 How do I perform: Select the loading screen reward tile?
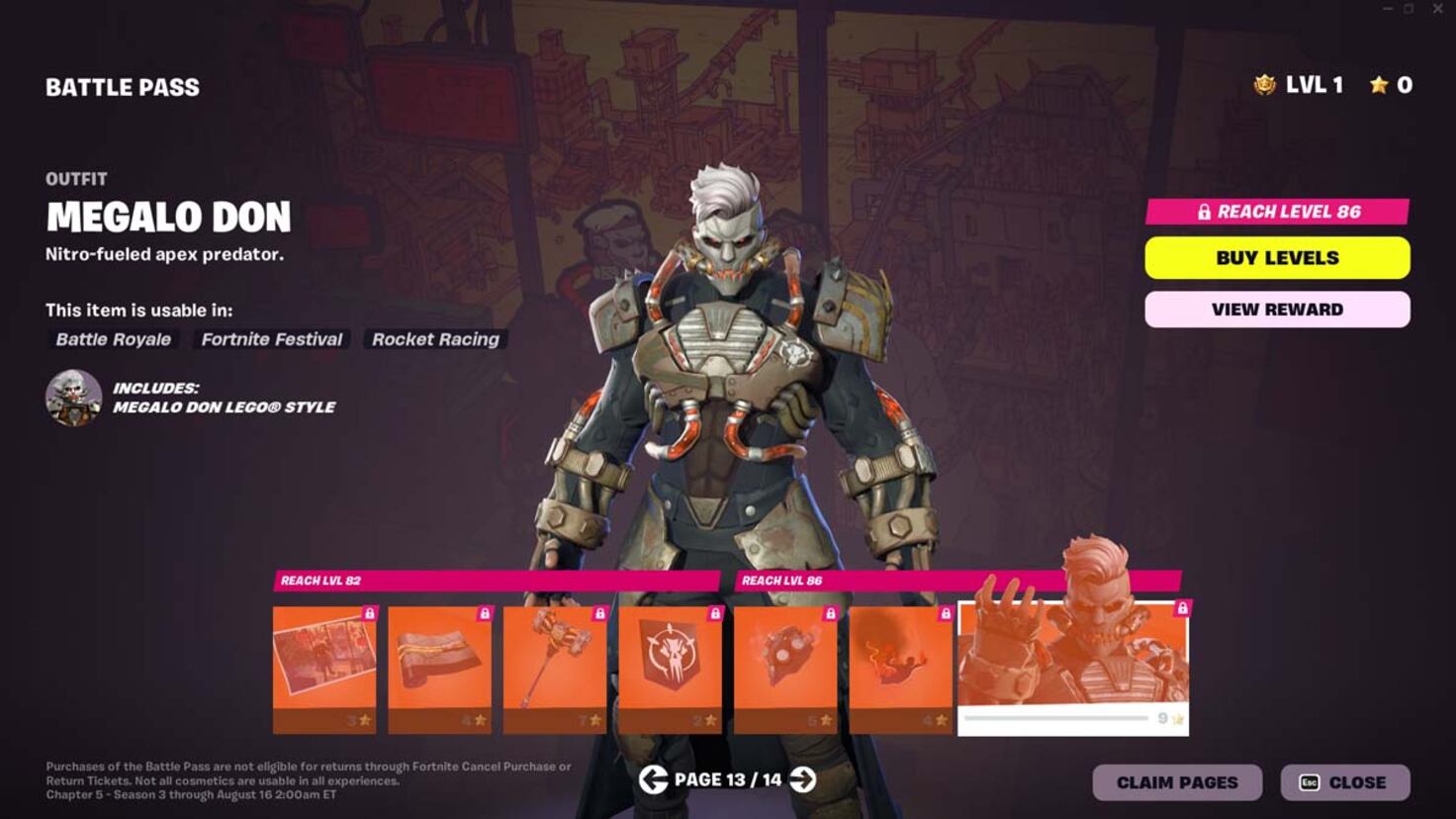click(x=326, y=663)
